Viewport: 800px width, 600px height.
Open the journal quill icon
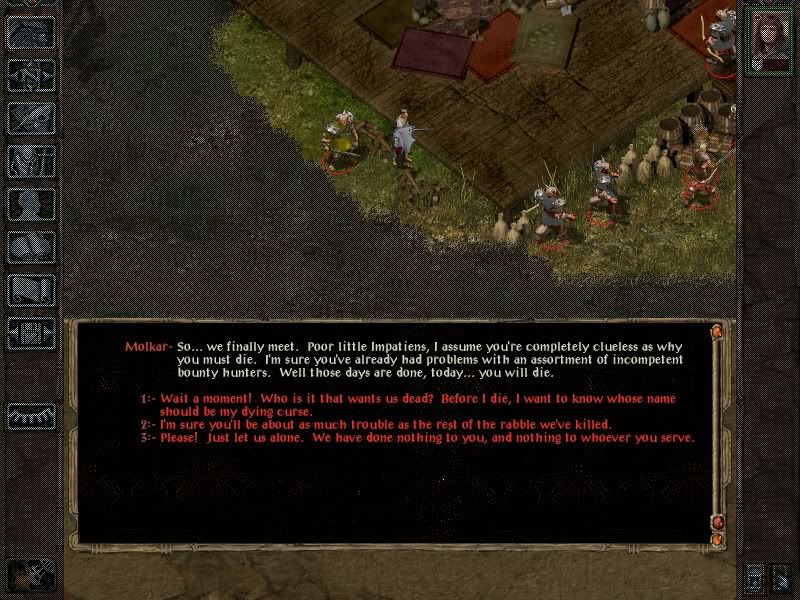click(x=32, y=117)
